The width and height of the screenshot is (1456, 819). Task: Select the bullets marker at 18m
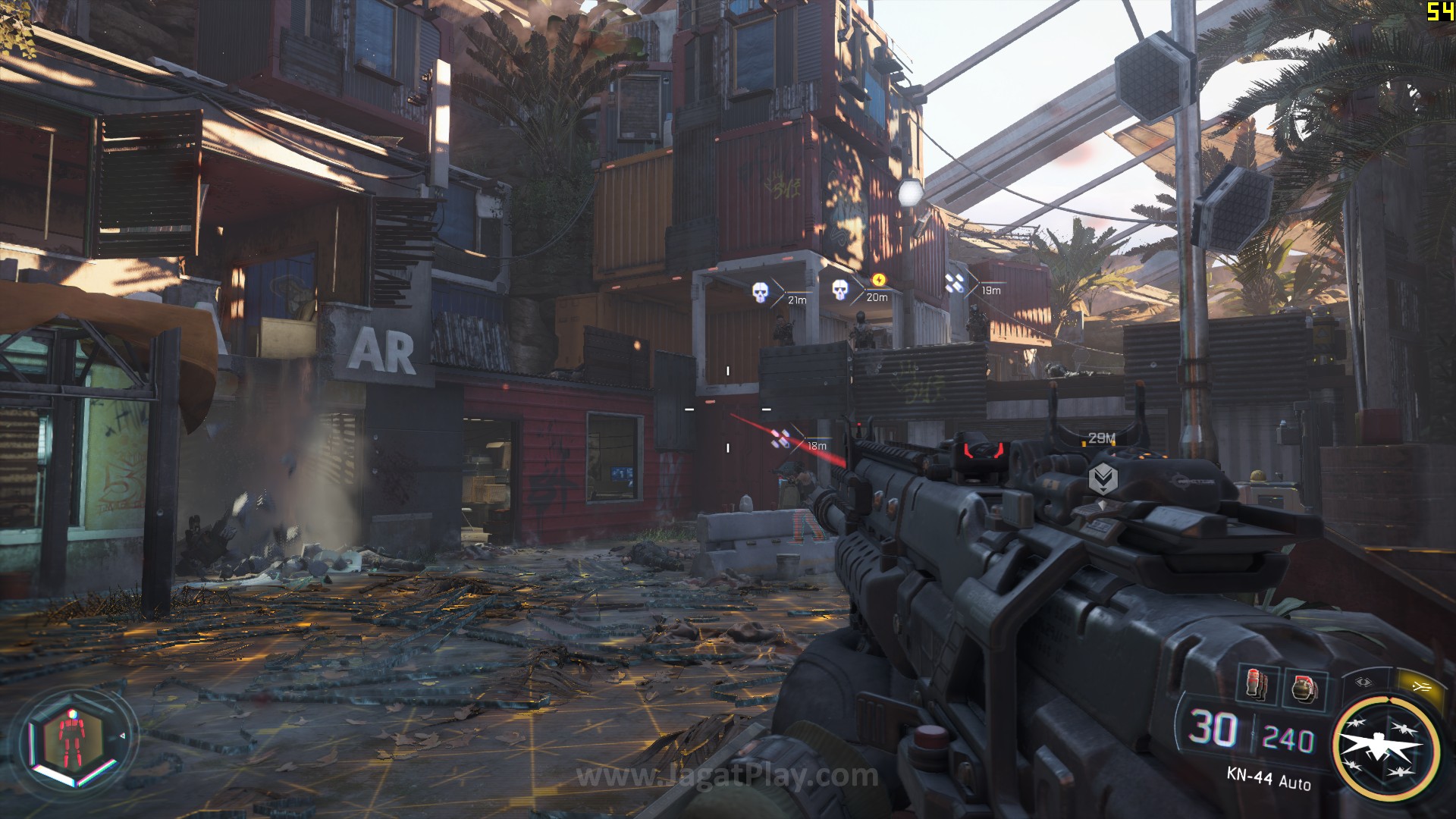coord(780,439)
